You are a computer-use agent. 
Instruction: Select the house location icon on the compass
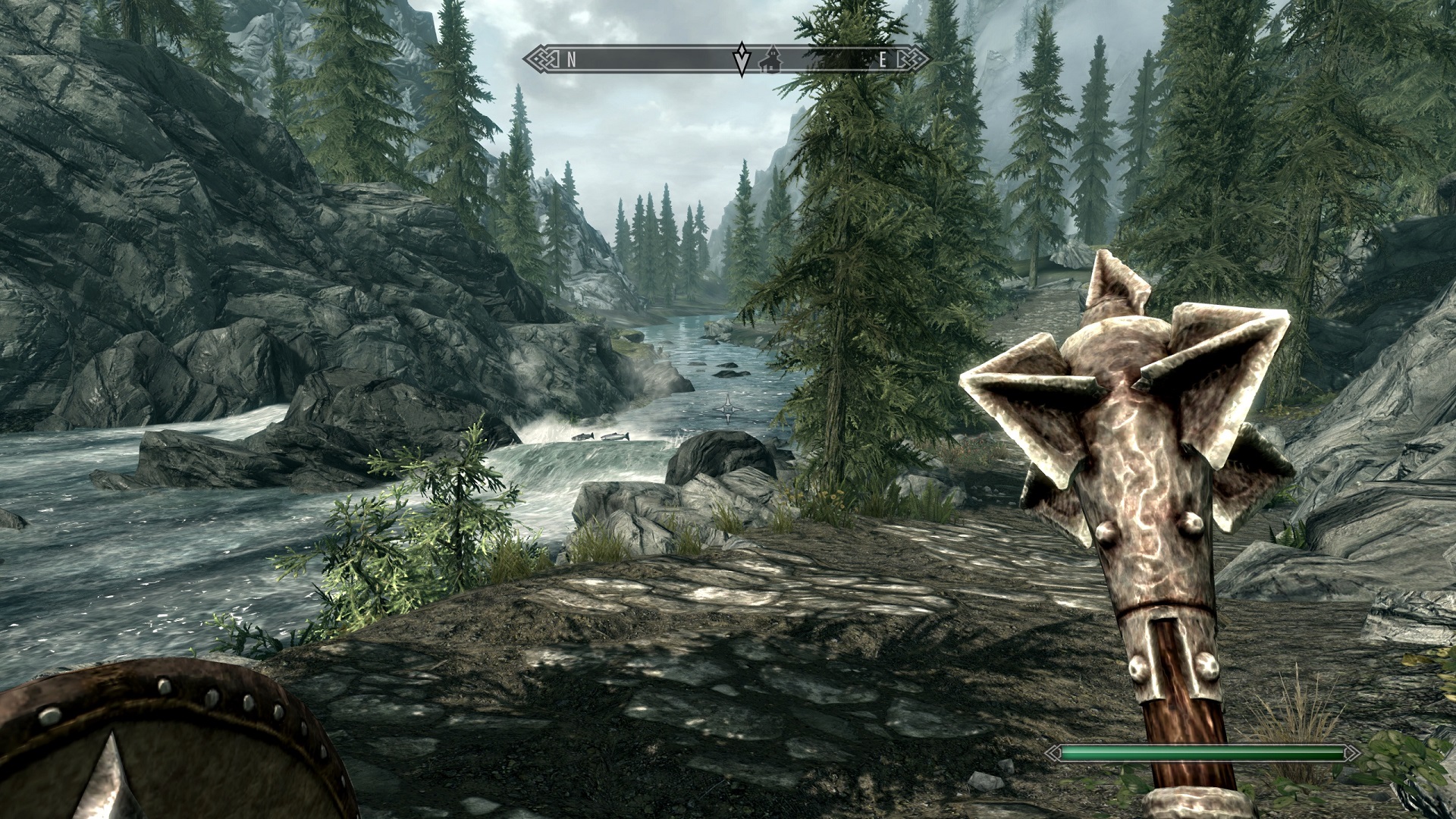(770, 60)
